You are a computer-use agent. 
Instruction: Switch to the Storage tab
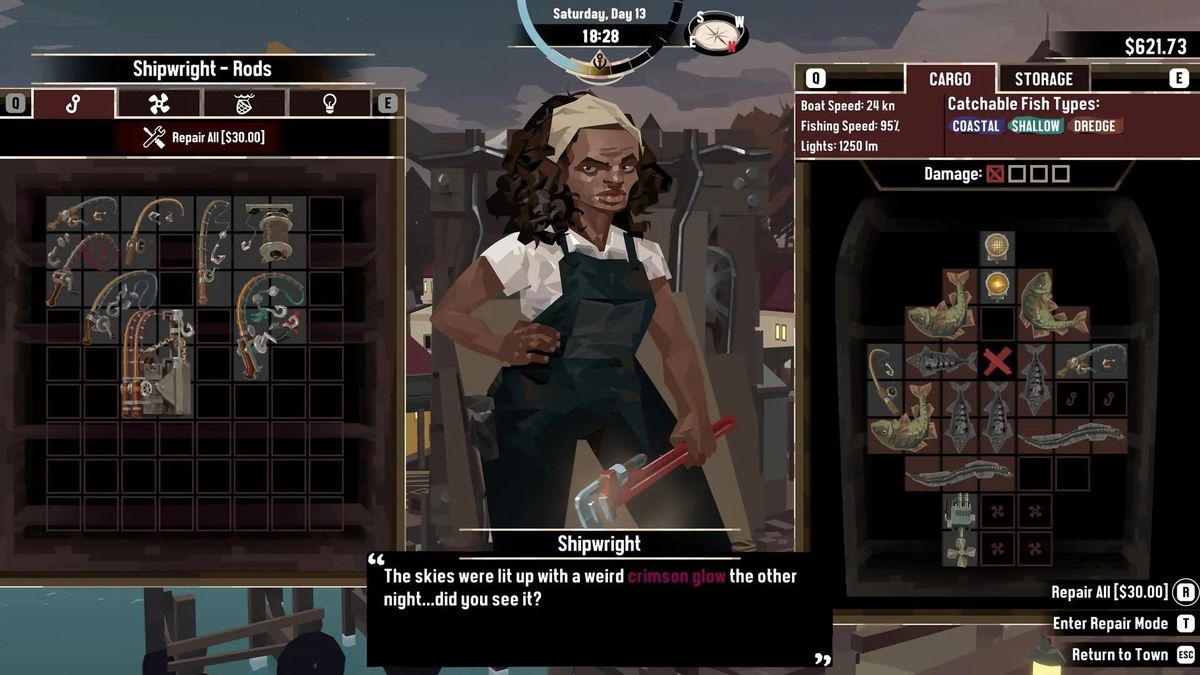tap(1043, 79)
